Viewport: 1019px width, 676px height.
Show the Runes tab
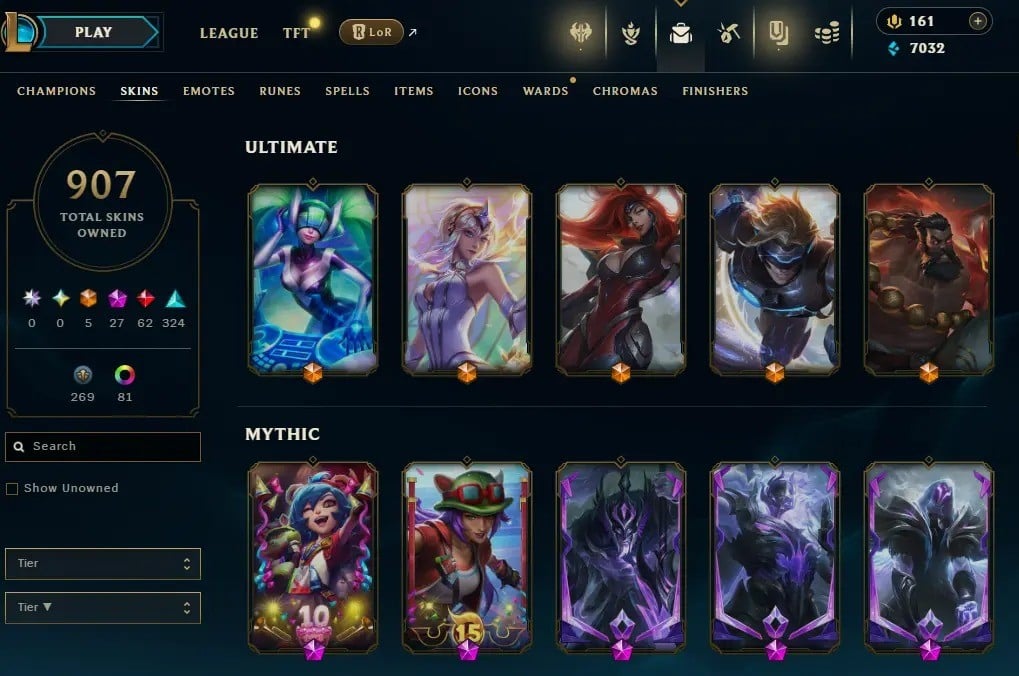pyautogui.click(x=280, y=91)
